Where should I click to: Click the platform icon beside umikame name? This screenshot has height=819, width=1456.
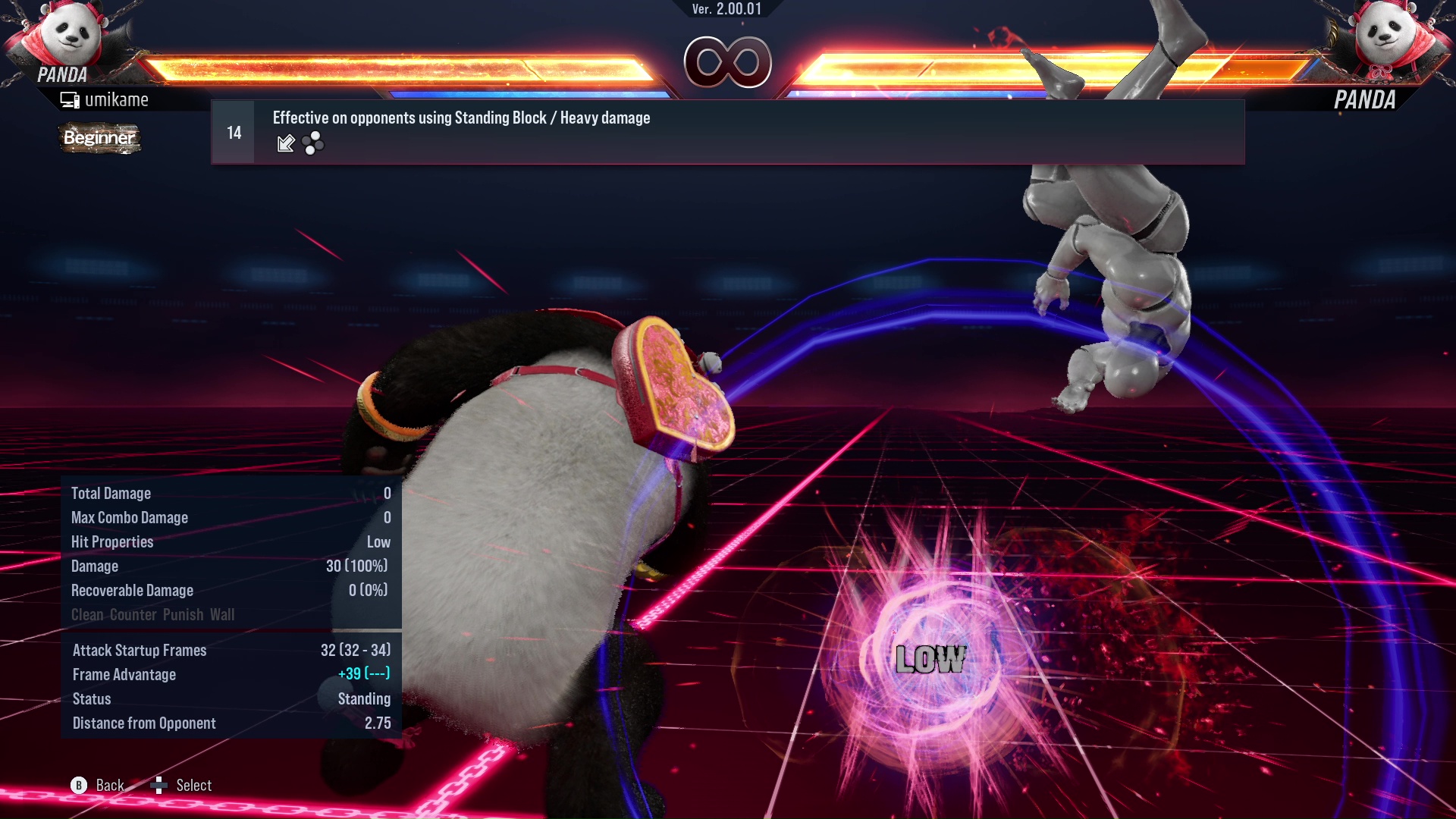click(70, 99)
